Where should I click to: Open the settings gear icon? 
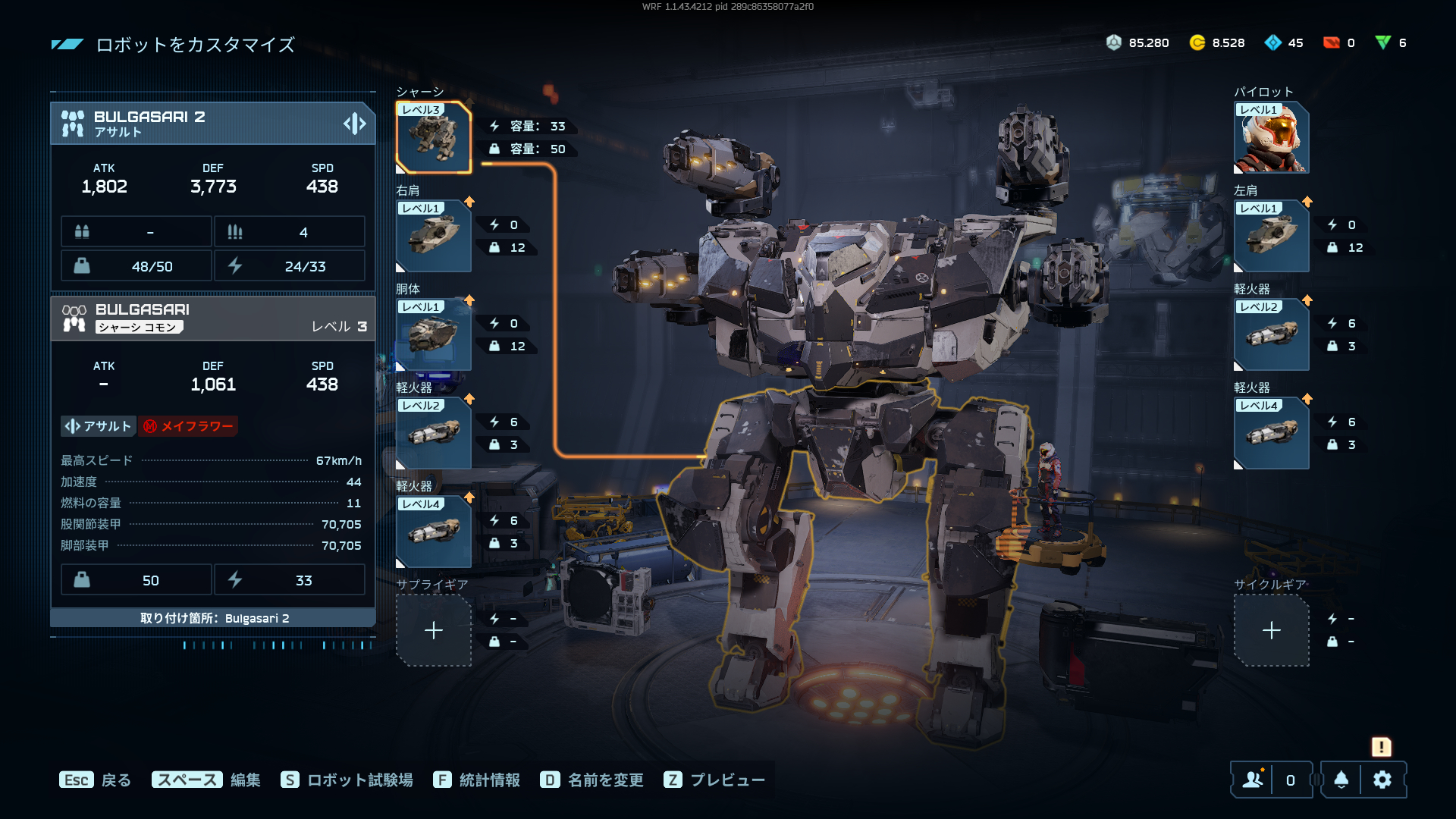pyautogui.click(x=1382, y=780)
